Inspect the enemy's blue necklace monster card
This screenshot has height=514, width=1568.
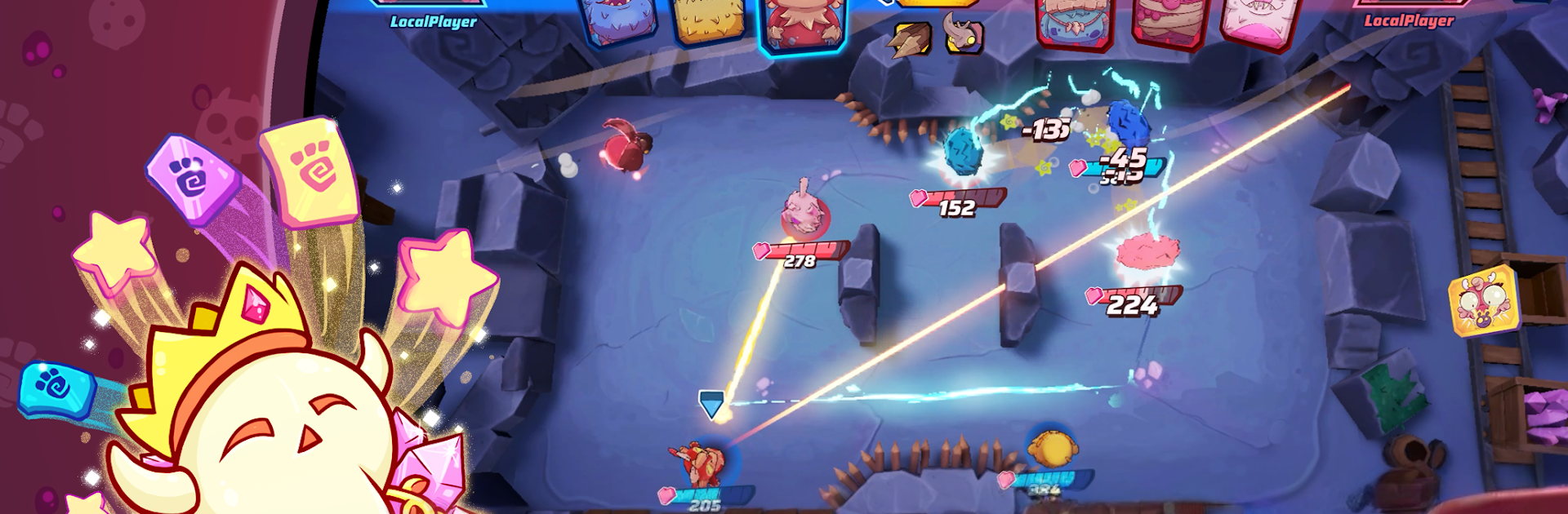click(x=1073, y=23)
